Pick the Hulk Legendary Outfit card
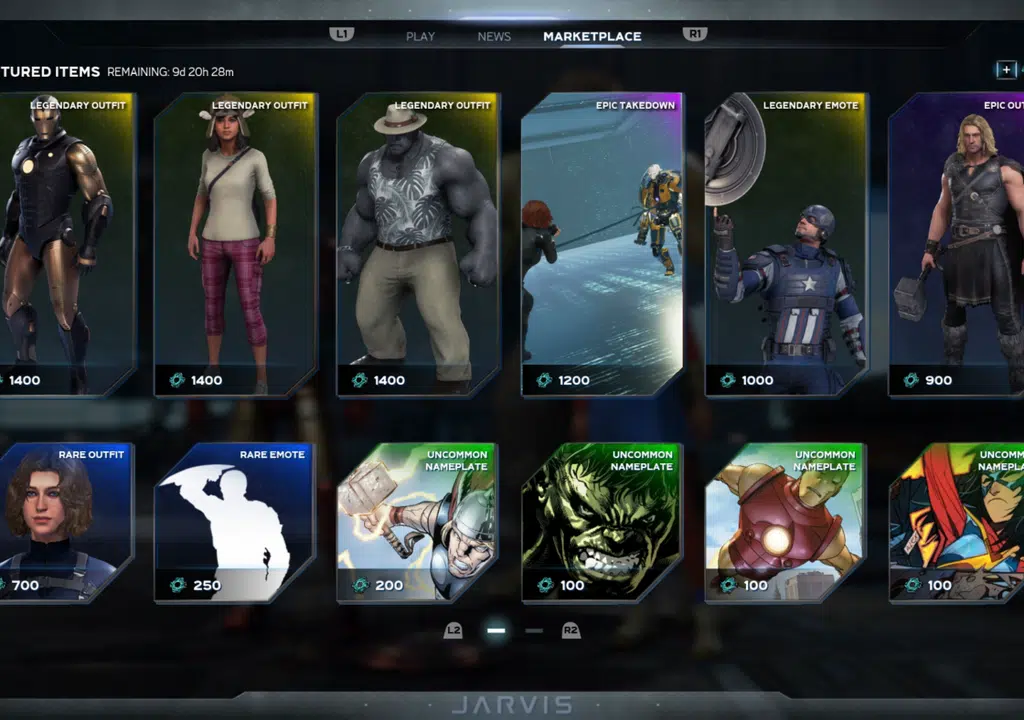 pyautogui.click(x=419, y=245)
